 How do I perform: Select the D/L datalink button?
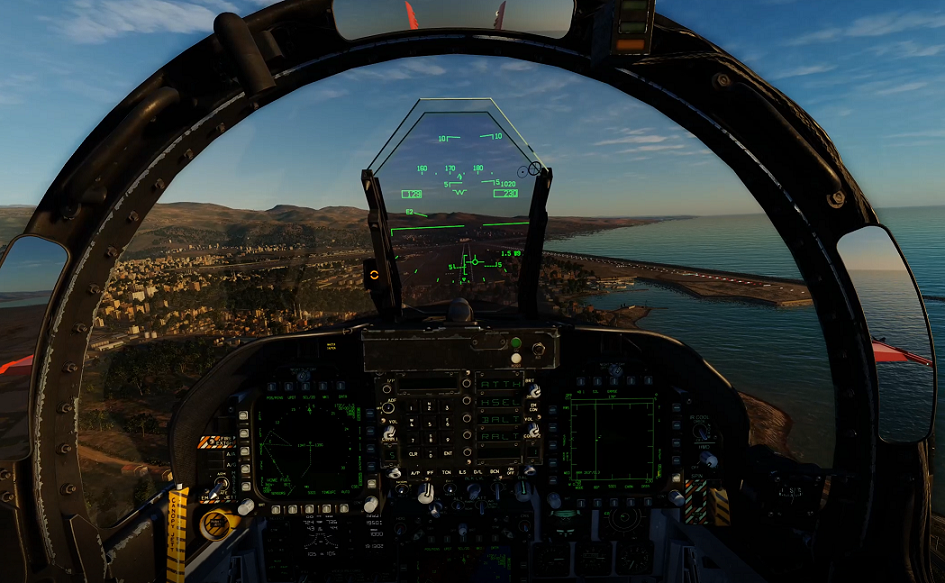479,471
